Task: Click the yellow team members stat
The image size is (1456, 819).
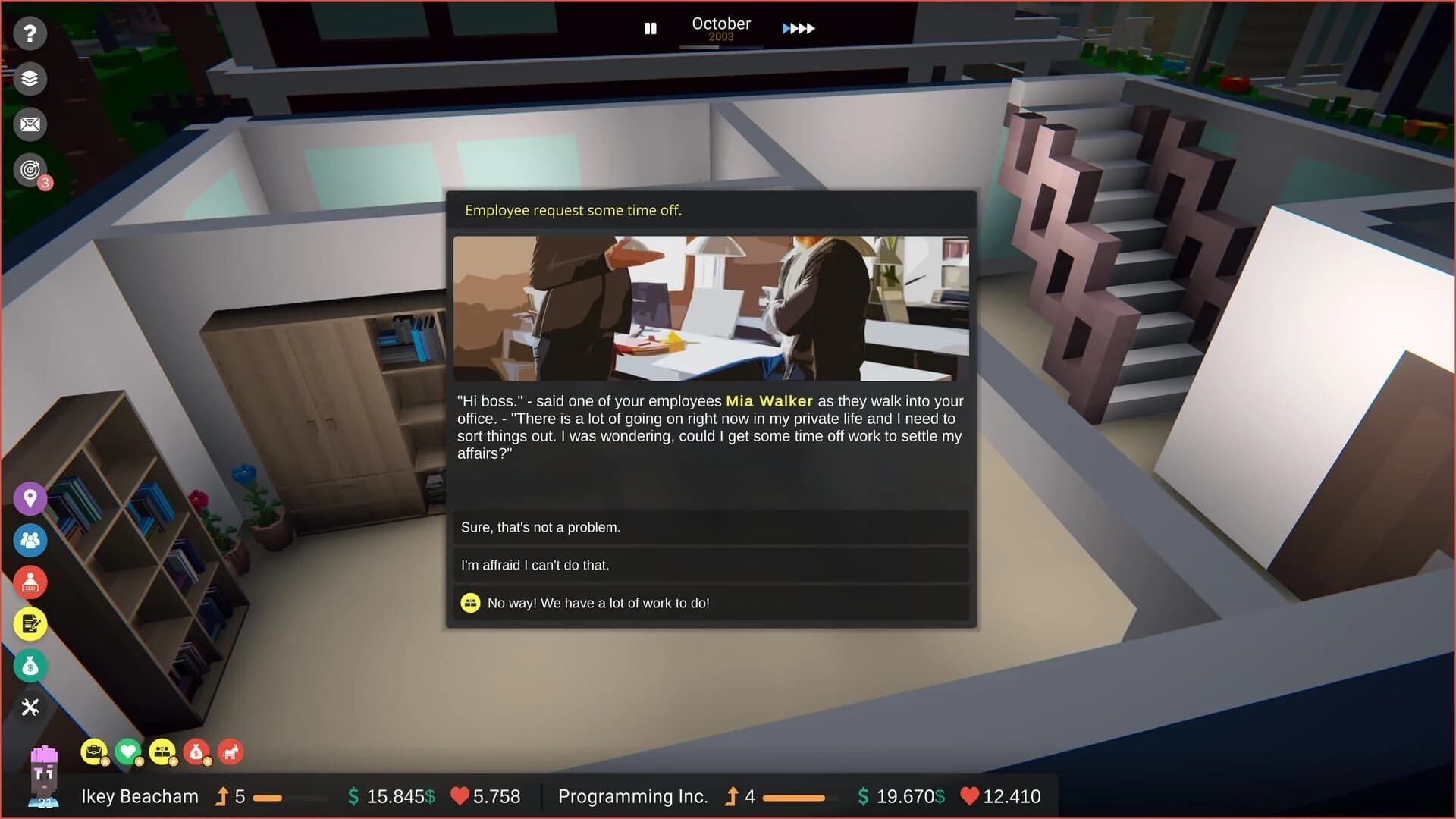Action: [x=162, y=752]
